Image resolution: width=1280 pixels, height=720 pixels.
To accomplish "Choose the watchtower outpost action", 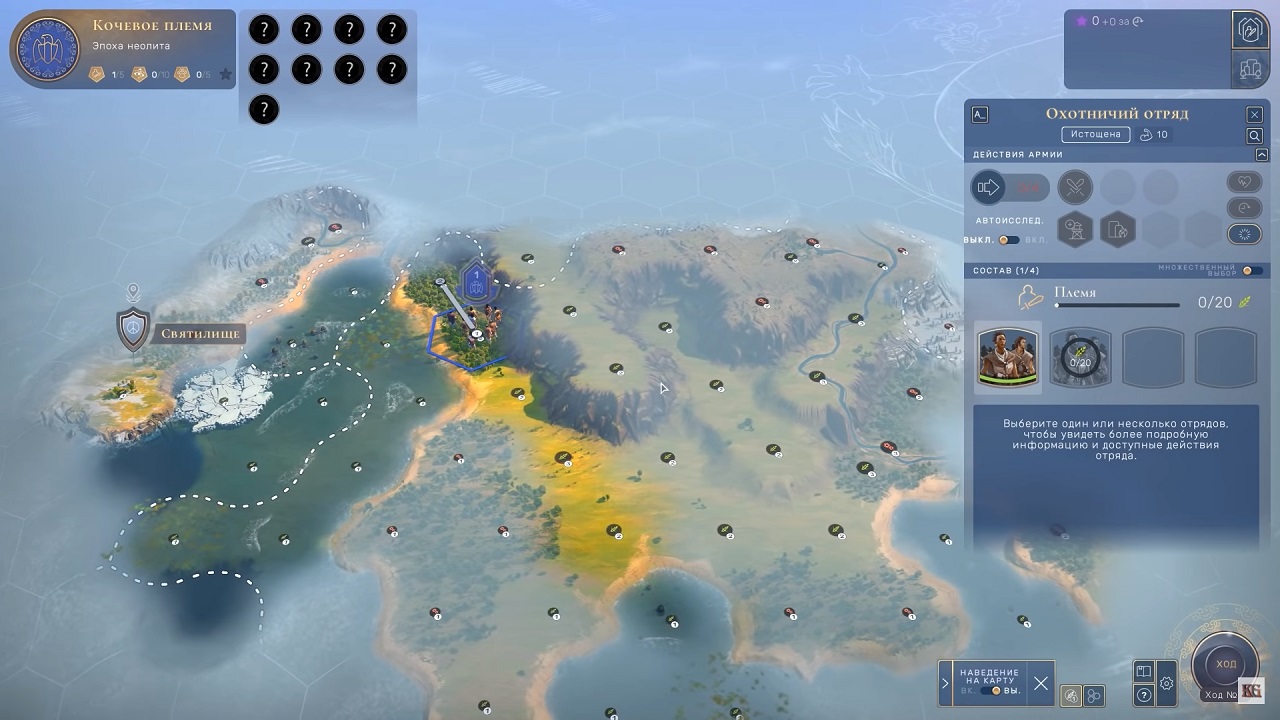I will (x=1075, y=230).
